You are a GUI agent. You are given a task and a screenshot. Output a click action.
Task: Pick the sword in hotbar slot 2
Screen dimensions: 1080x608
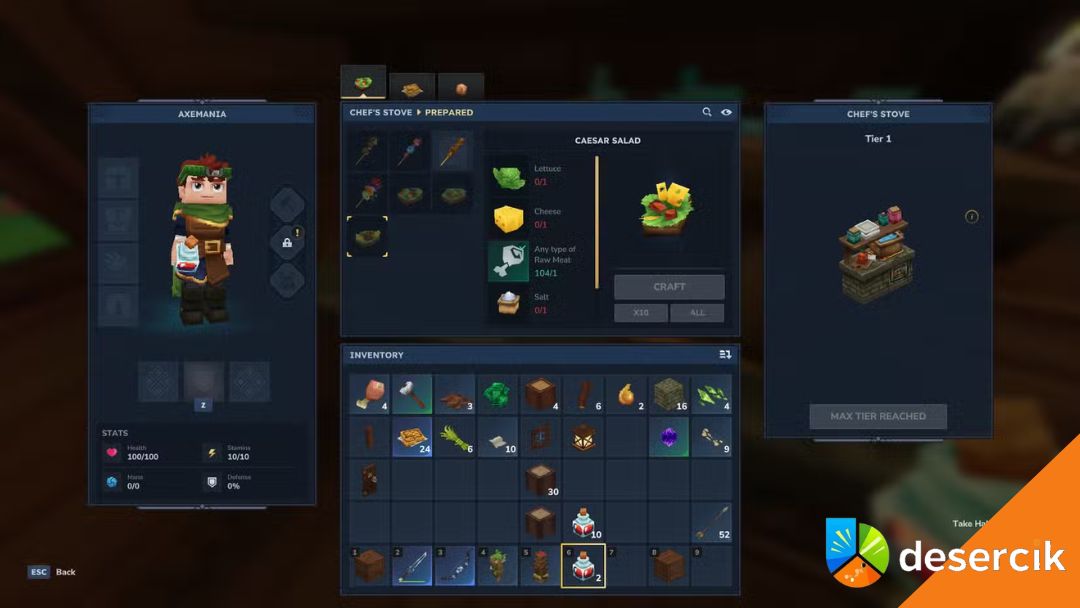(411, 566)
